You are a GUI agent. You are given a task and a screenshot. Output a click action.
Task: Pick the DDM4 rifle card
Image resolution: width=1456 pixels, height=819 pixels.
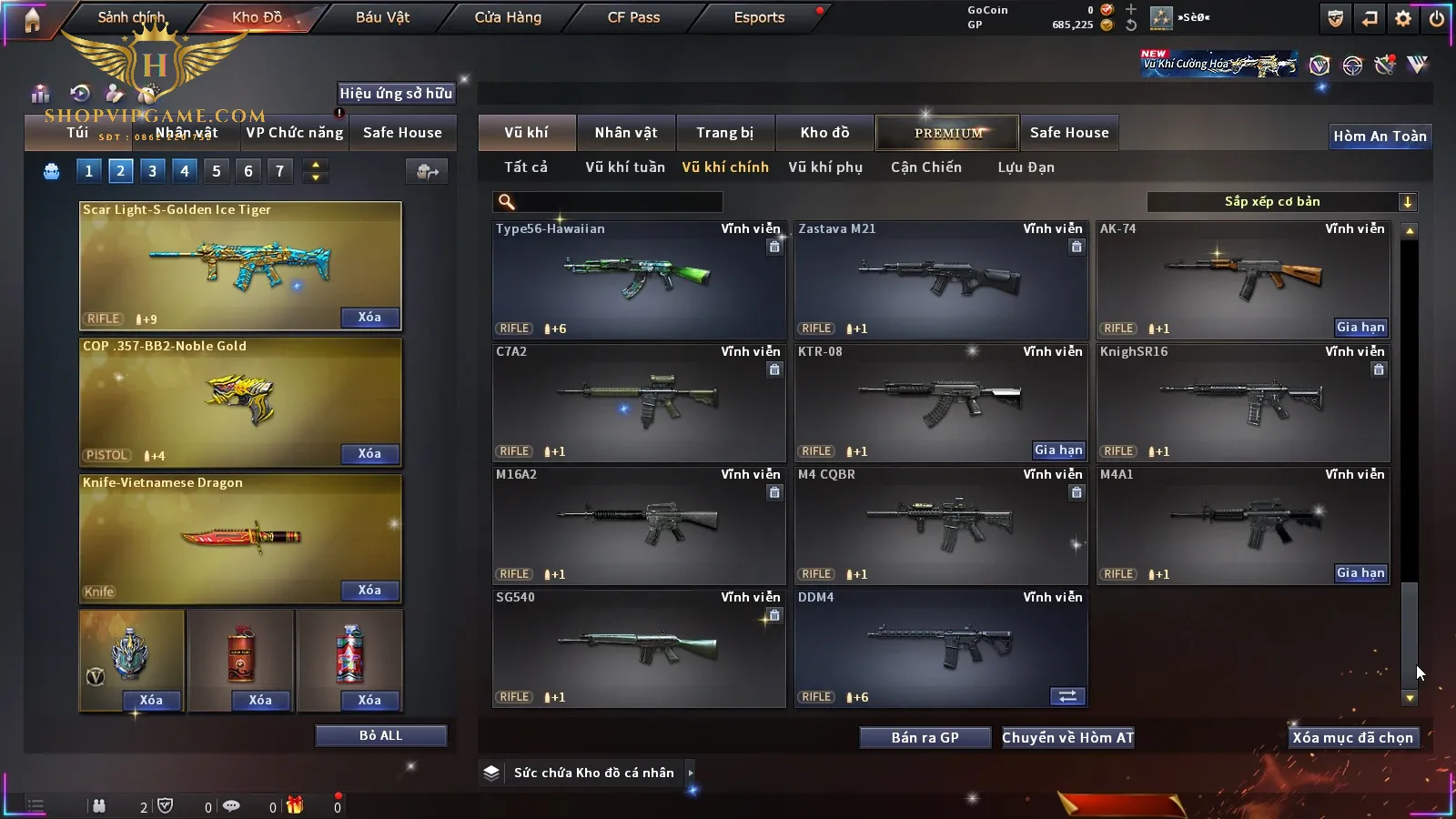[939, 647]
